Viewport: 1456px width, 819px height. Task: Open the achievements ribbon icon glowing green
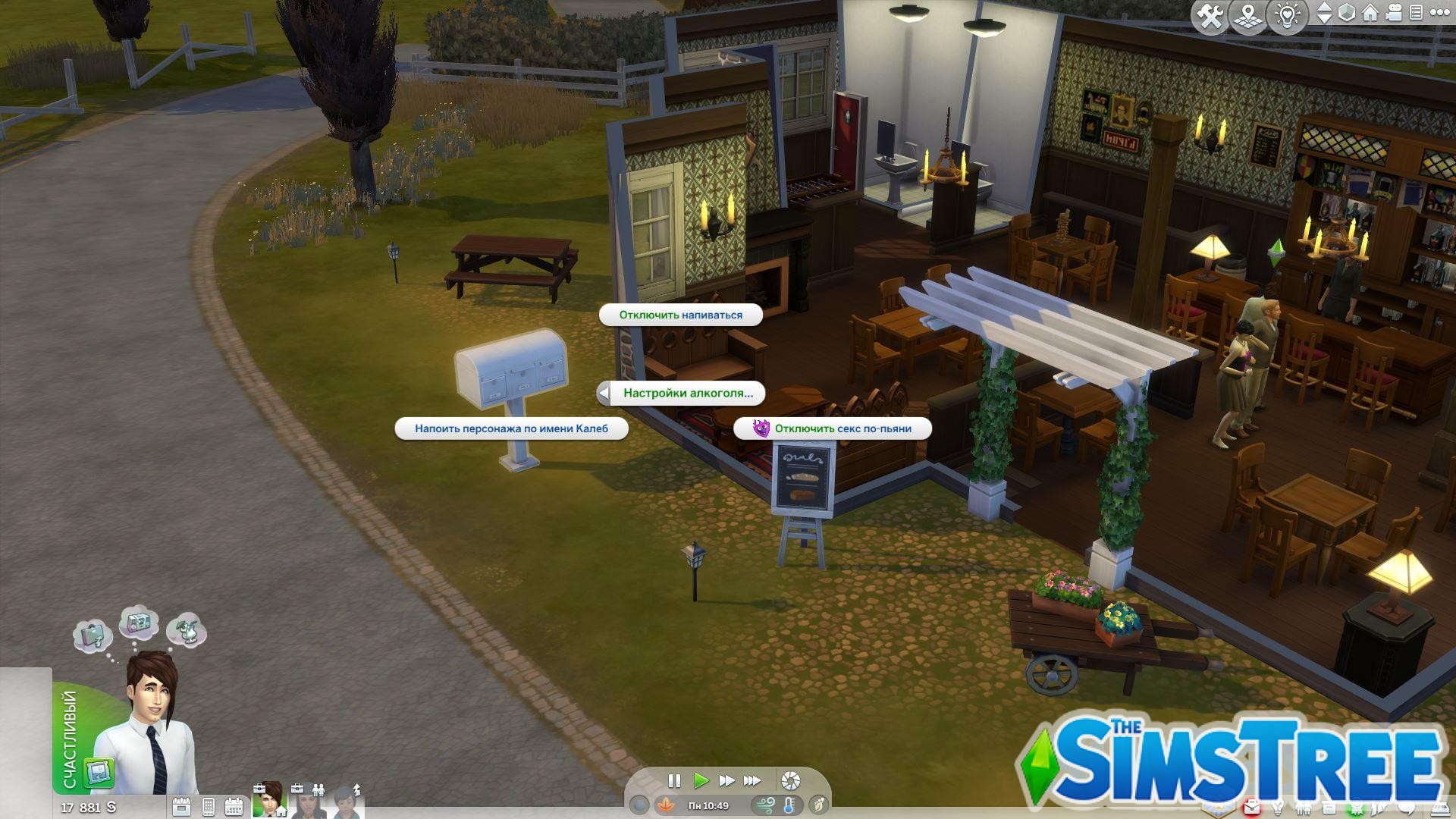point(1355,808)
